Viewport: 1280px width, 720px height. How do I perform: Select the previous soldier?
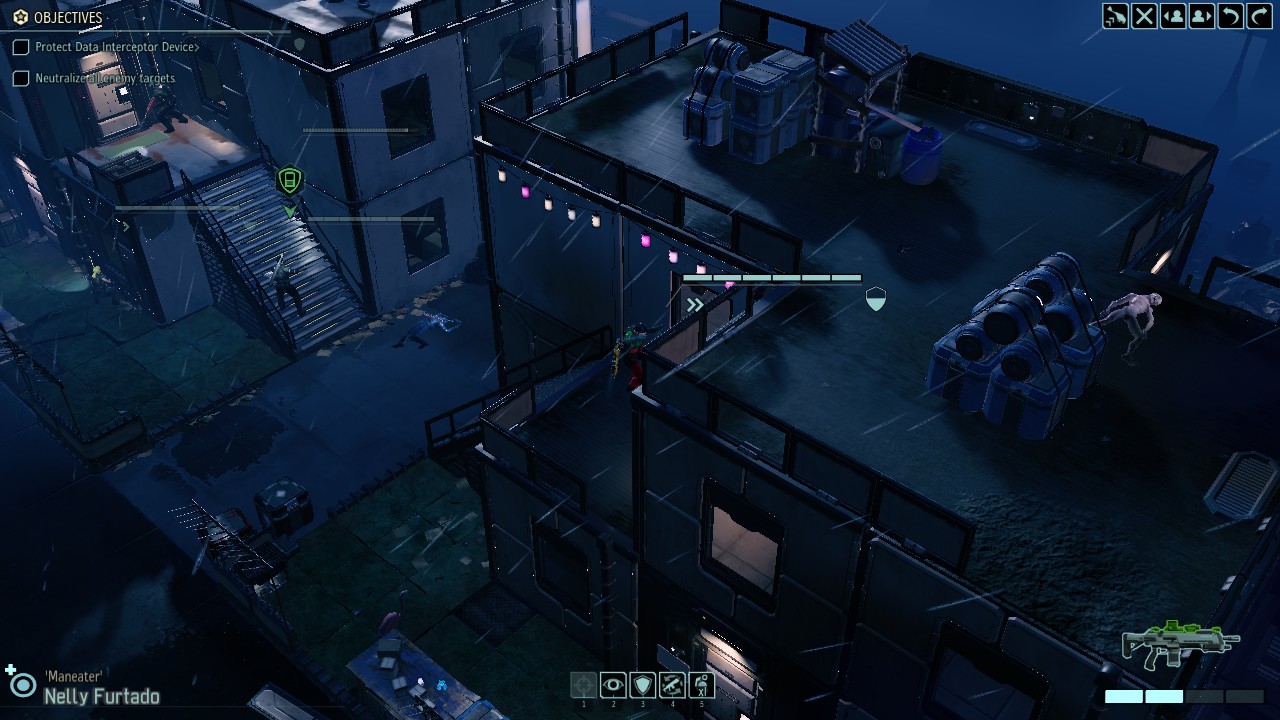click(1173, 16)
